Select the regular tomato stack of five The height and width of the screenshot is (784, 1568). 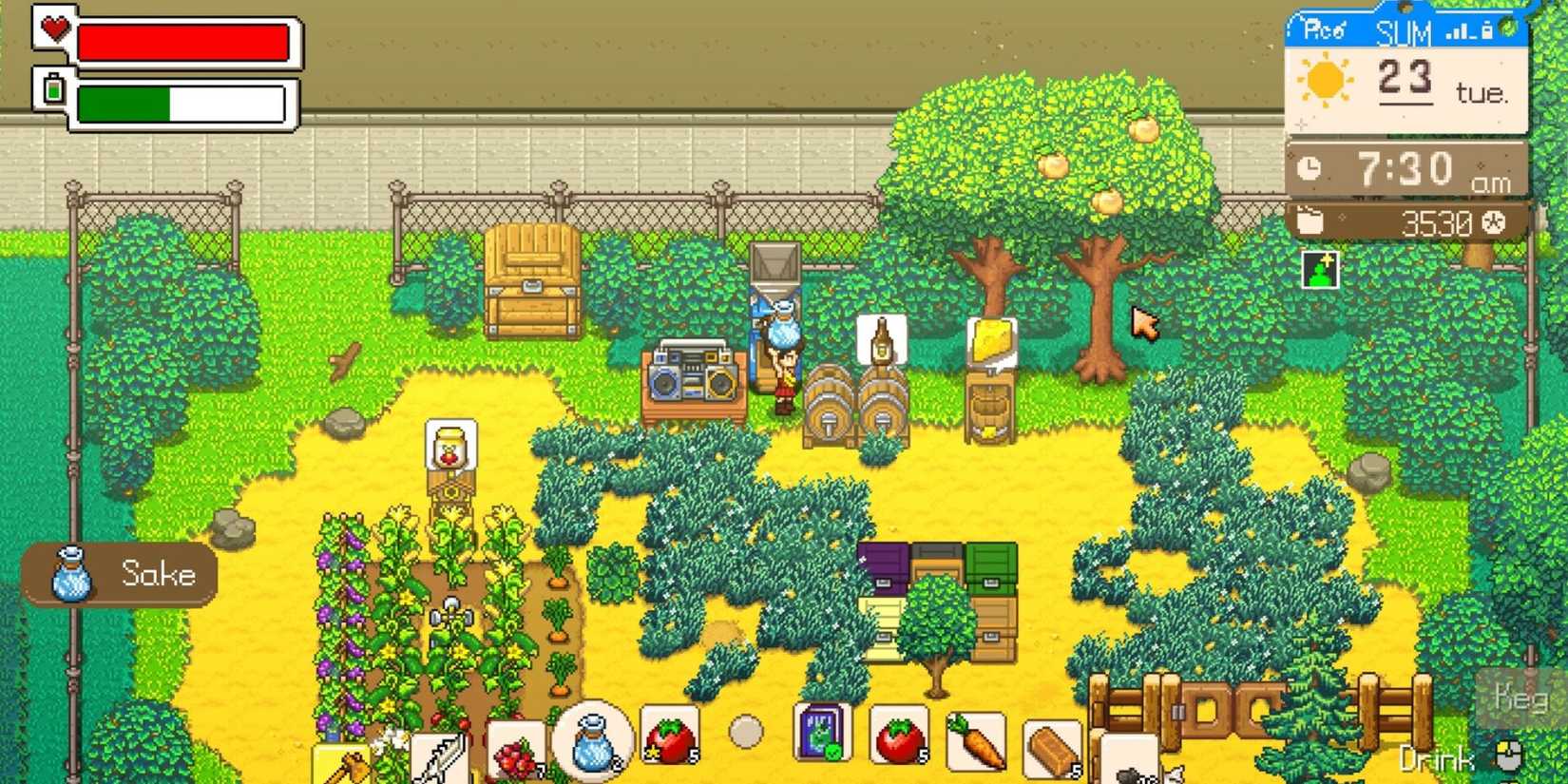[x=901, y=734]
